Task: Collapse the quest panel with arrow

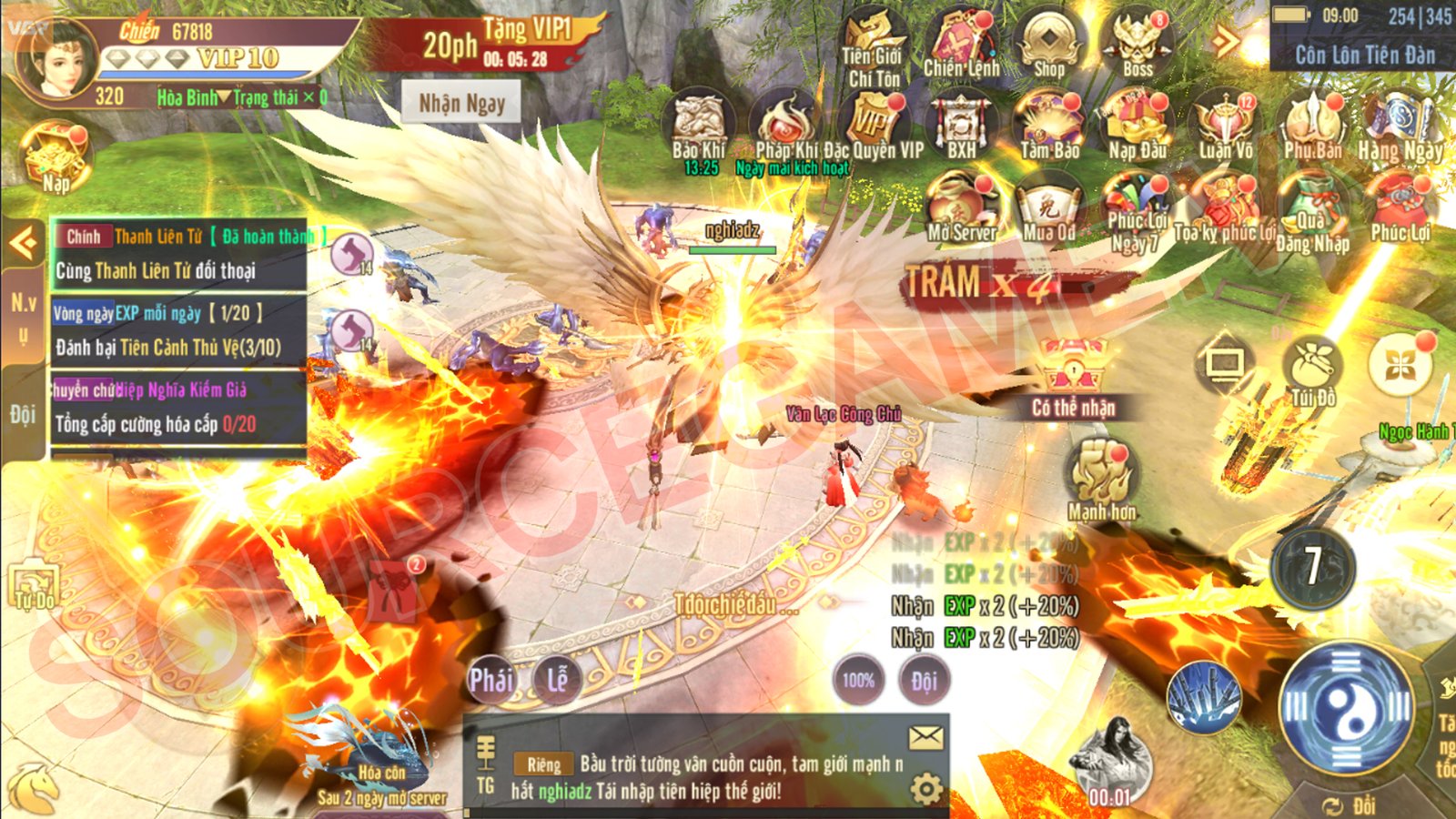Action: coord(23,243)
